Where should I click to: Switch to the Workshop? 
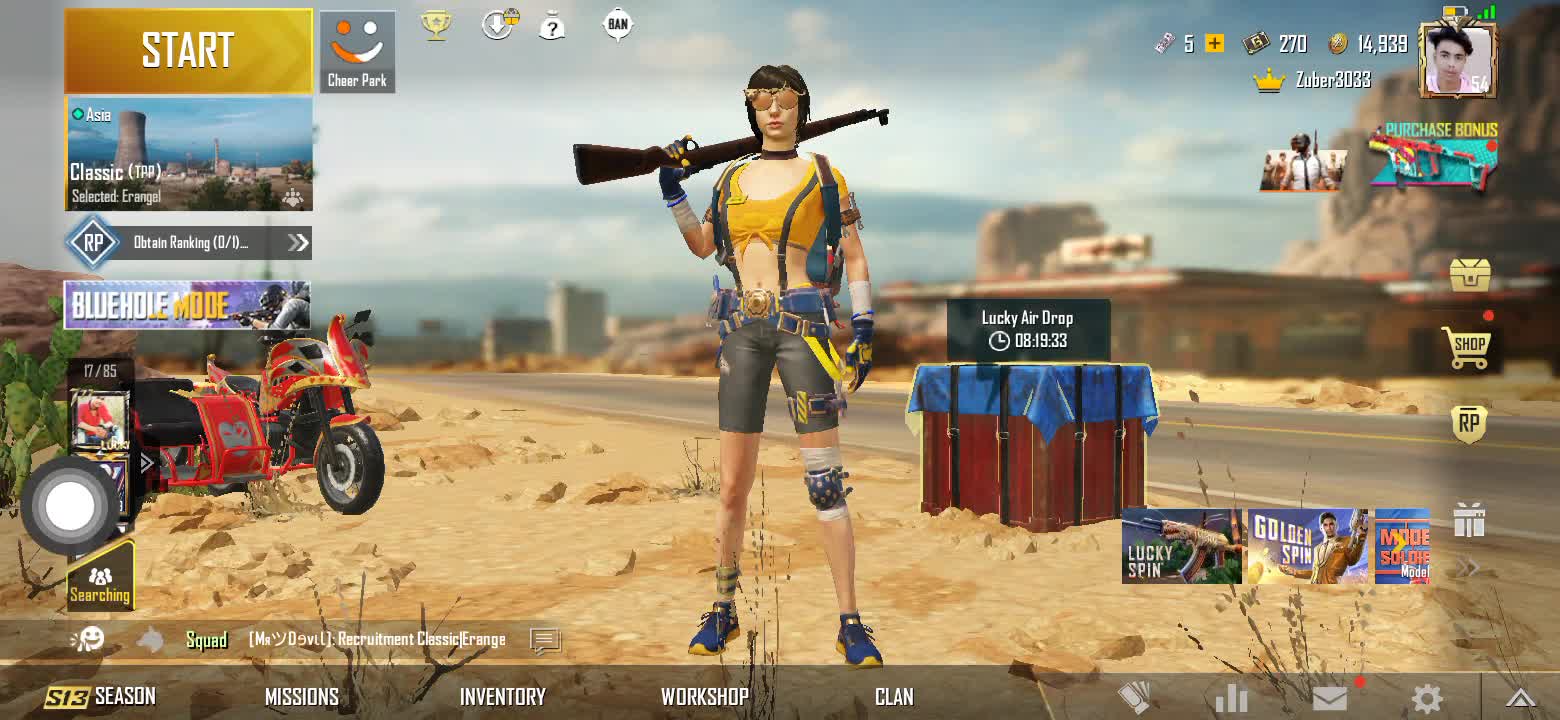tap(704, 697)
